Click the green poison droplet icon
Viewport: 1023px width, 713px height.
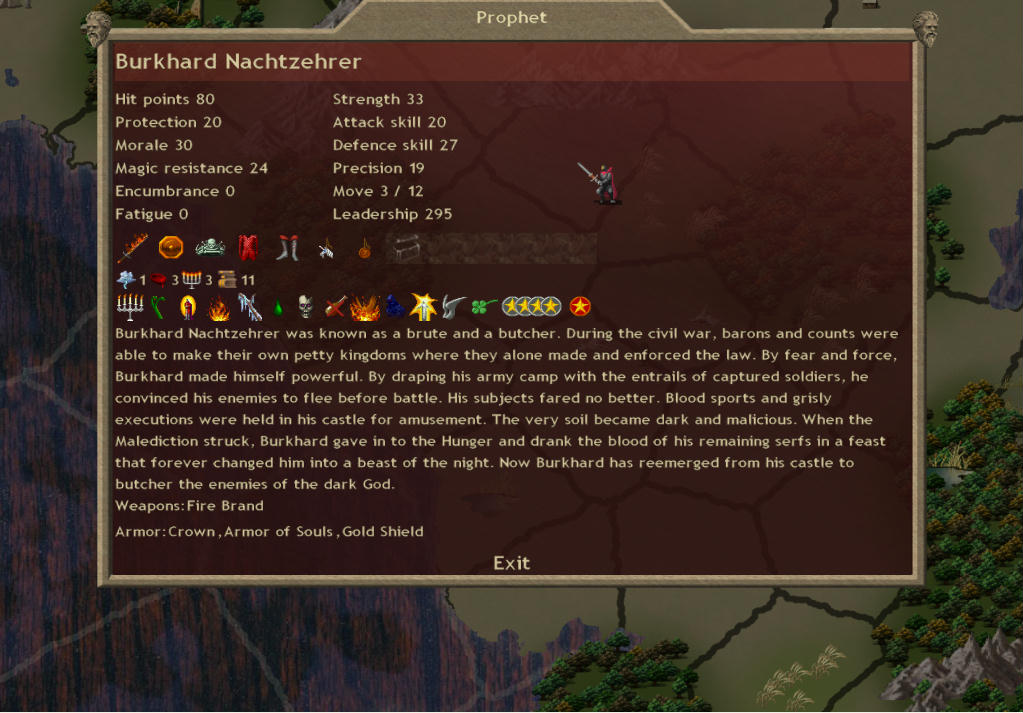click(x=279, y=307)
